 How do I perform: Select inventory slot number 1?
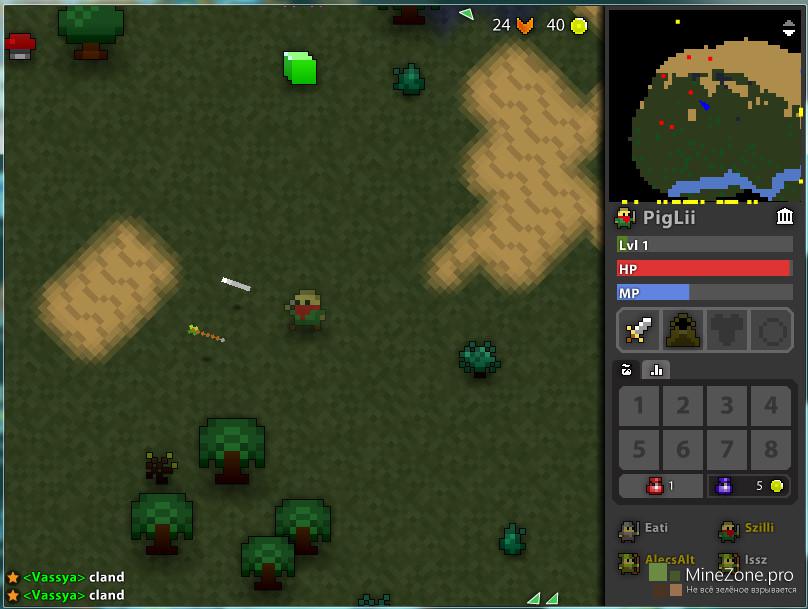[639, 406]
